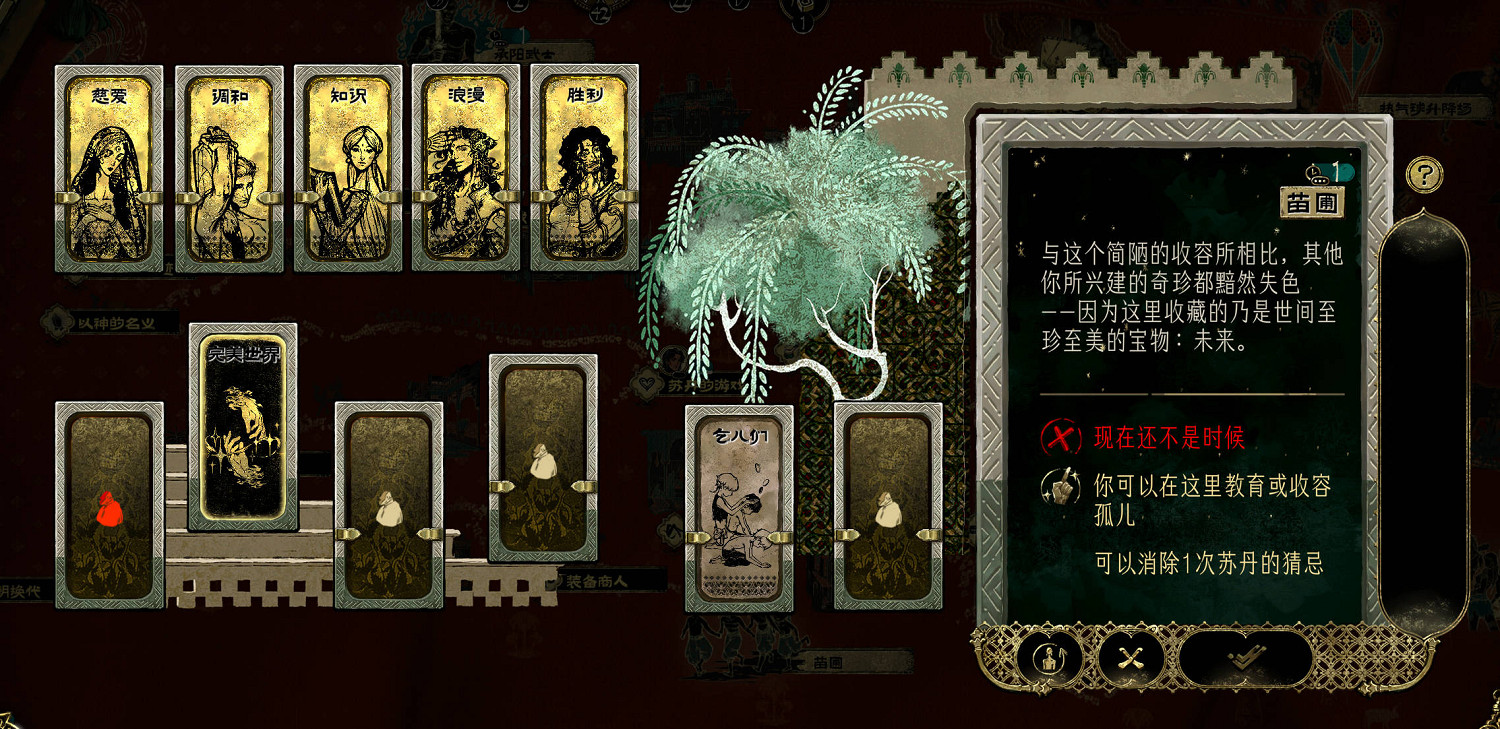Open help via the question mark icon

click(x=1424, y=174)
